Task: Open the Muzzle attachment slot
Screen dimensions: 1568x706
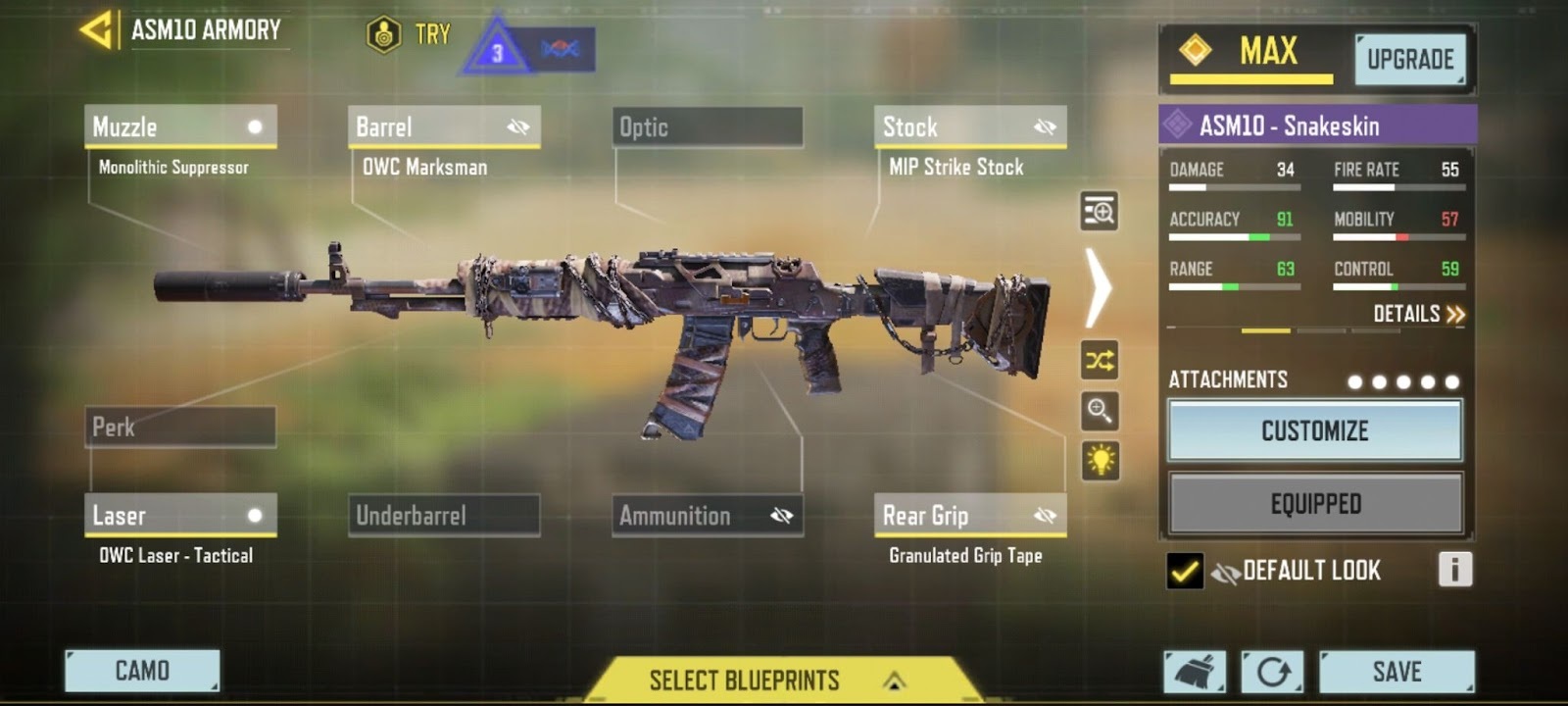Action: coord(180,127)
